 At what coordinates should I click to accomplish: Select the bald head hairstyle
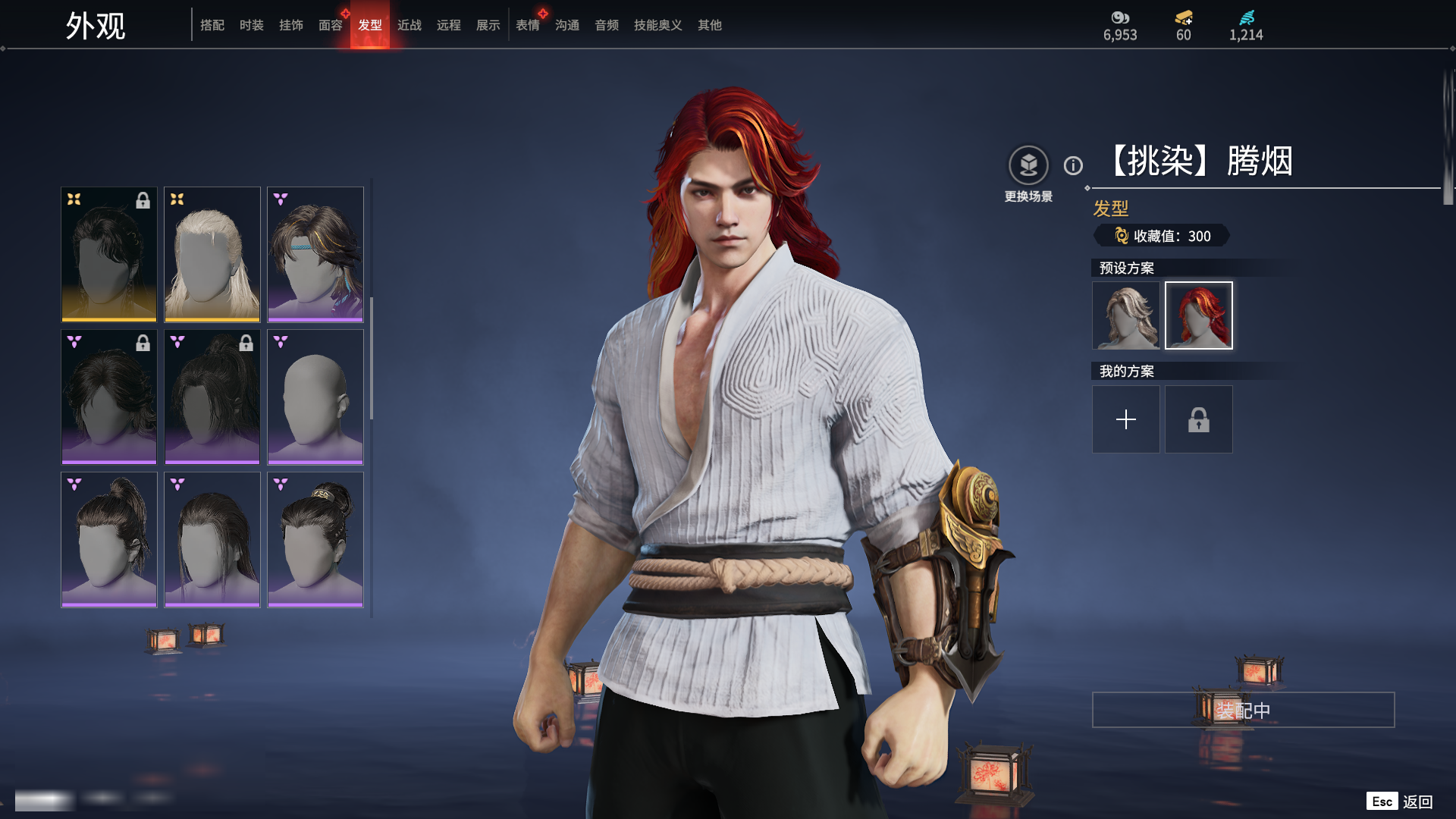coord(315,397)
